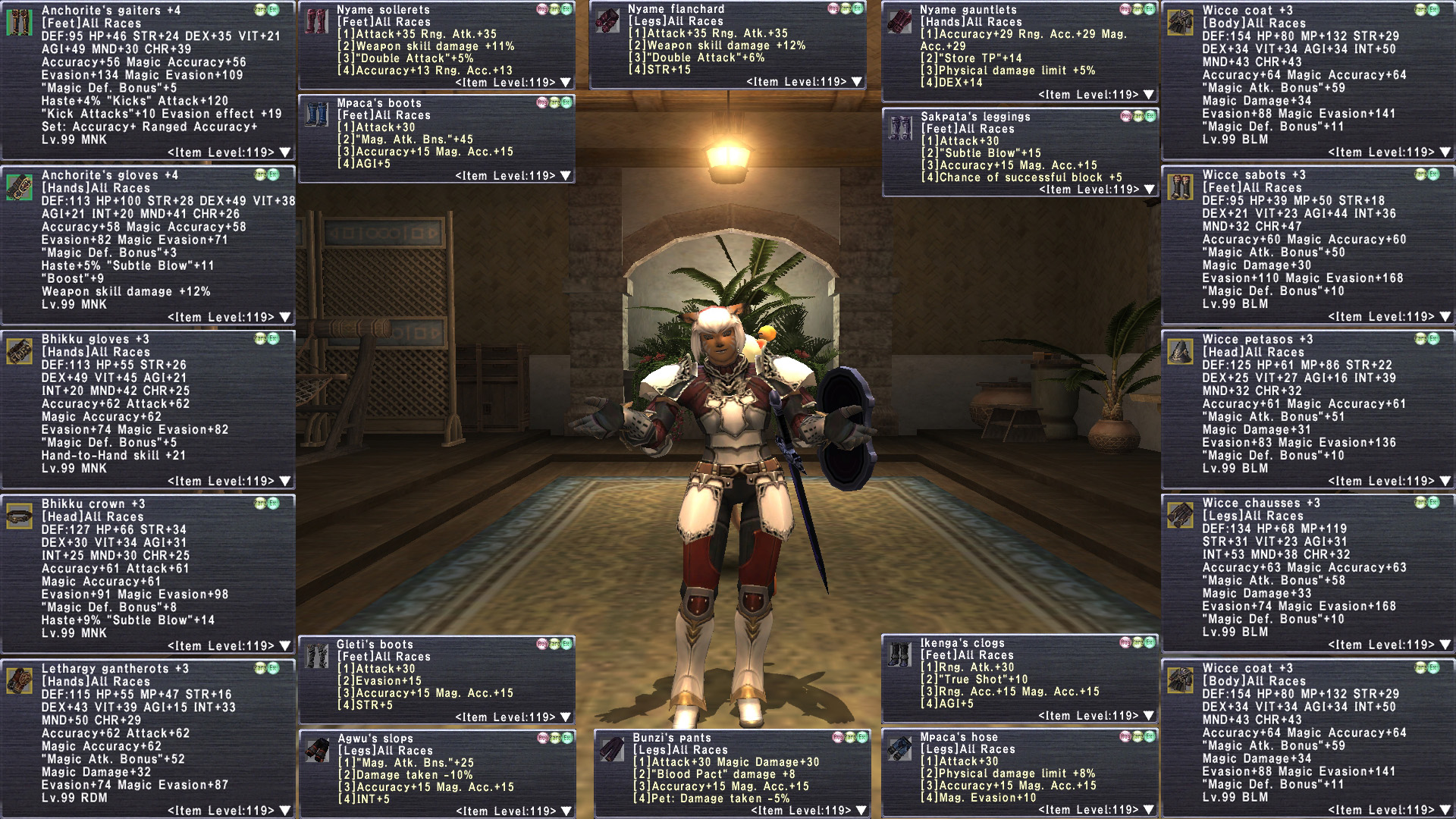The image size is (1456, 819).
Task: Click the Wicce petasos +3 icon
Action: click(x=1181, y=351)
